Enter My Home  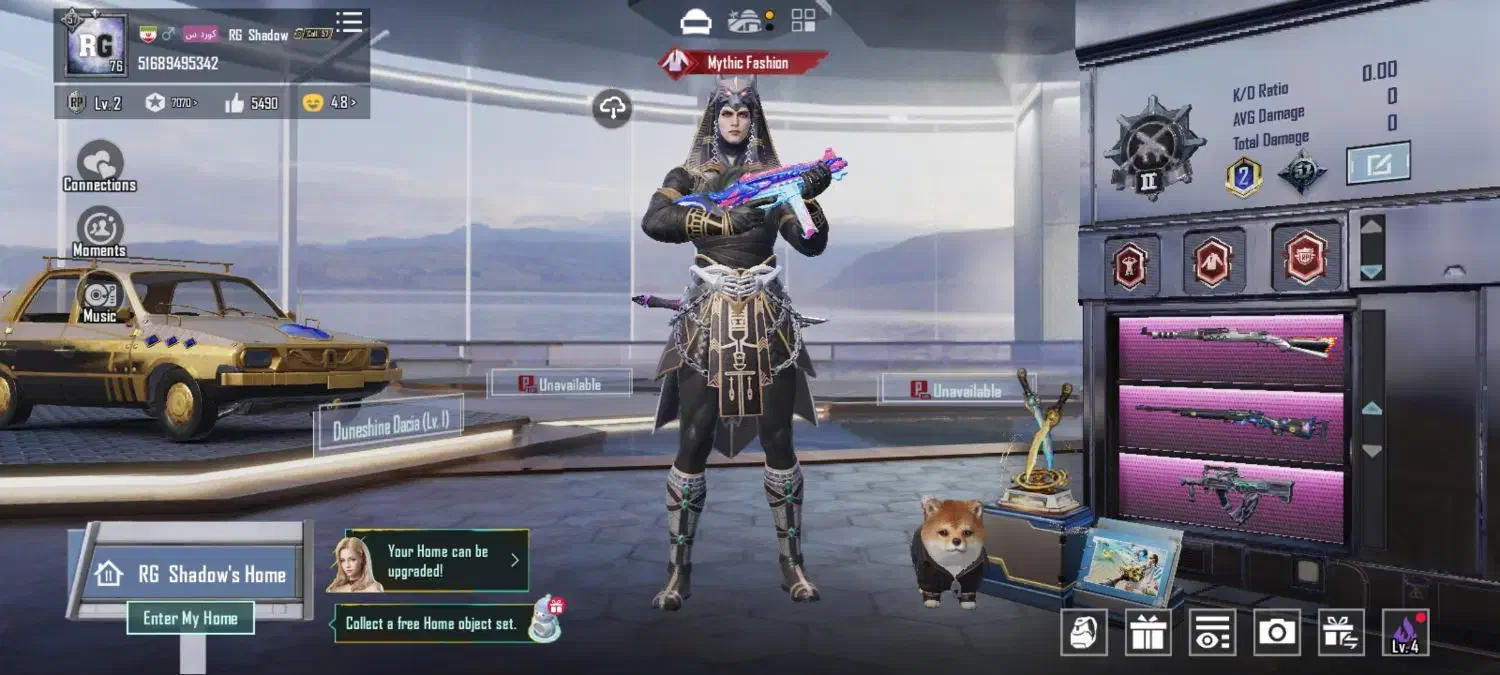click(190, 618)
